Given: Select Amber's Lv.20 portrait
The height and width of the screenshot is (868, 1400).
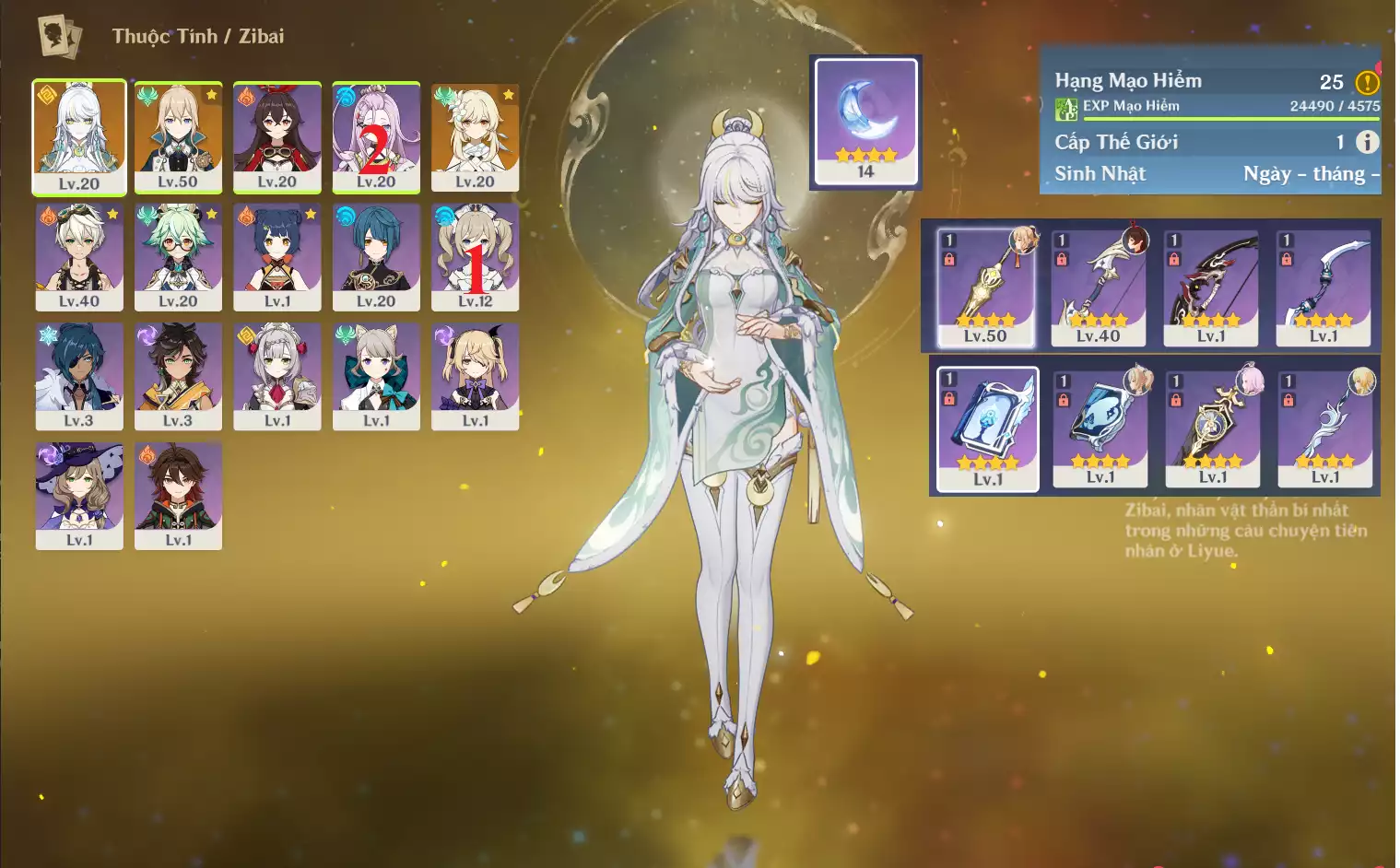Looking at the screenshot, I should pos(276,136).
